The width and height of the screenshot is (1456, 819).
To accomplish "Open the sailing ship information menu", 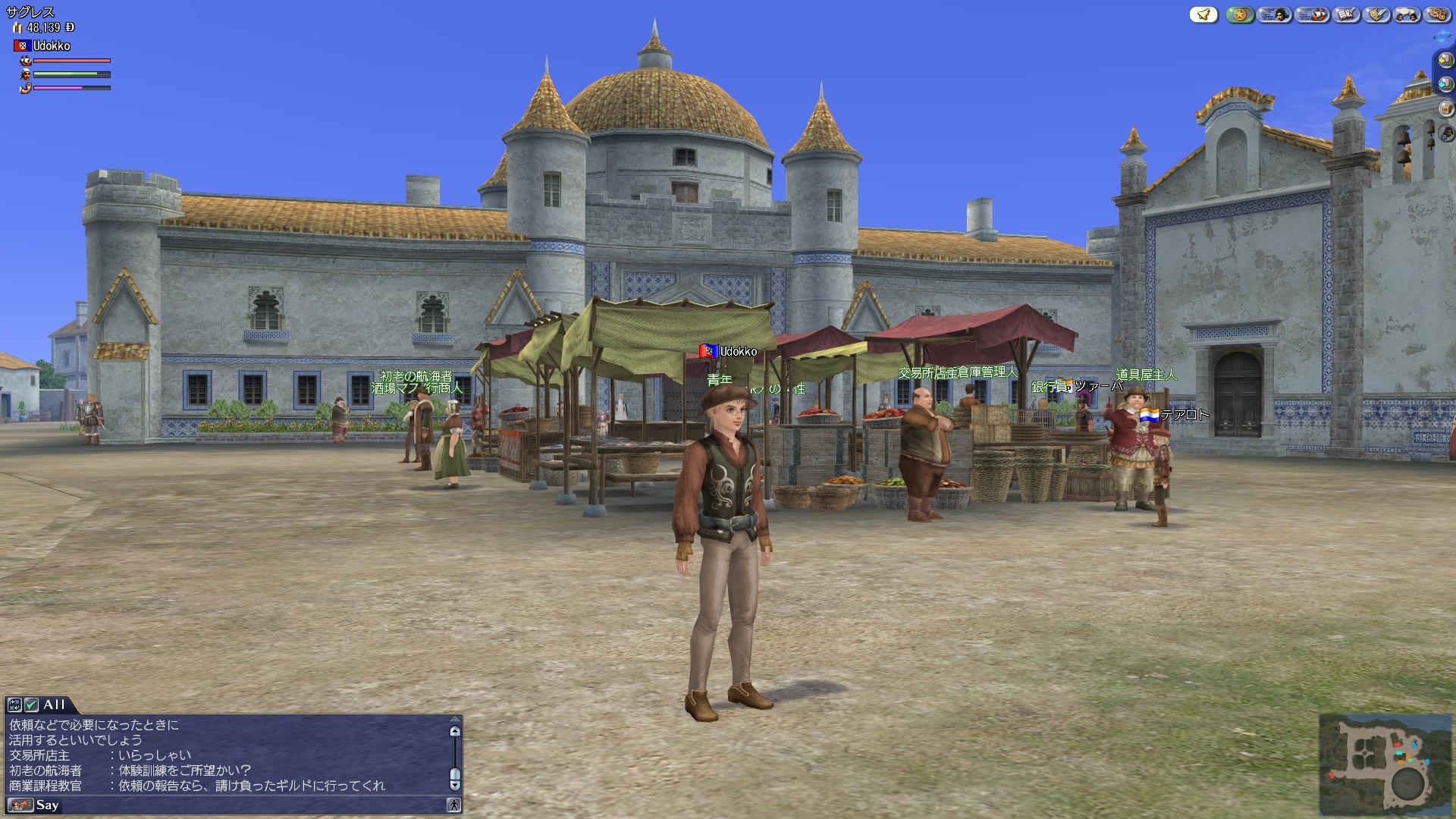I will click(1312, 14).
